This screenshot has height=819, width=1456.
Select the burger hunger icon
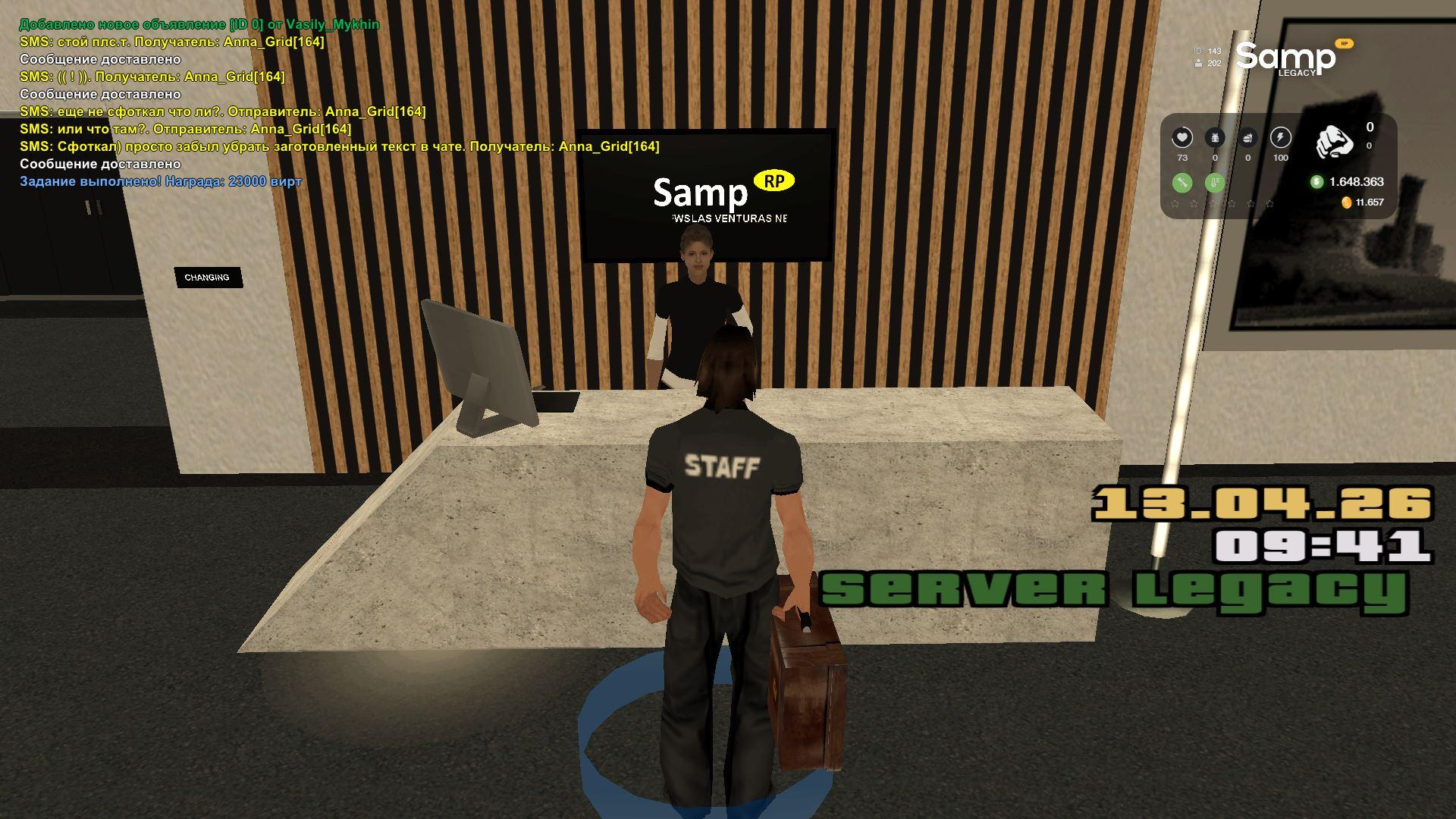pyautogui.click(x=1247, y=137)
